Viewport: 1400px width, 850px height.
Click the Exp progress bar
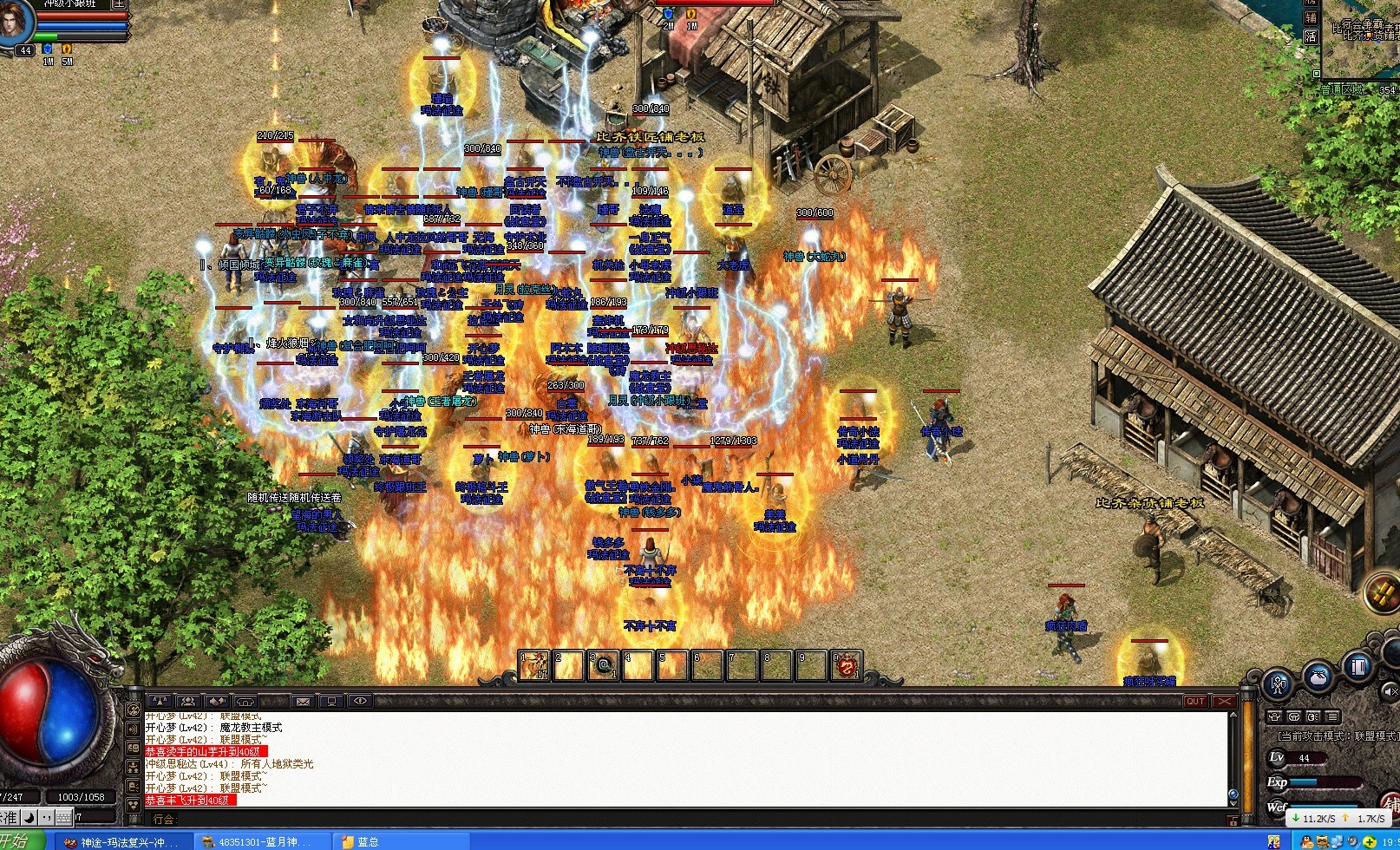(x=1321, y=781)
